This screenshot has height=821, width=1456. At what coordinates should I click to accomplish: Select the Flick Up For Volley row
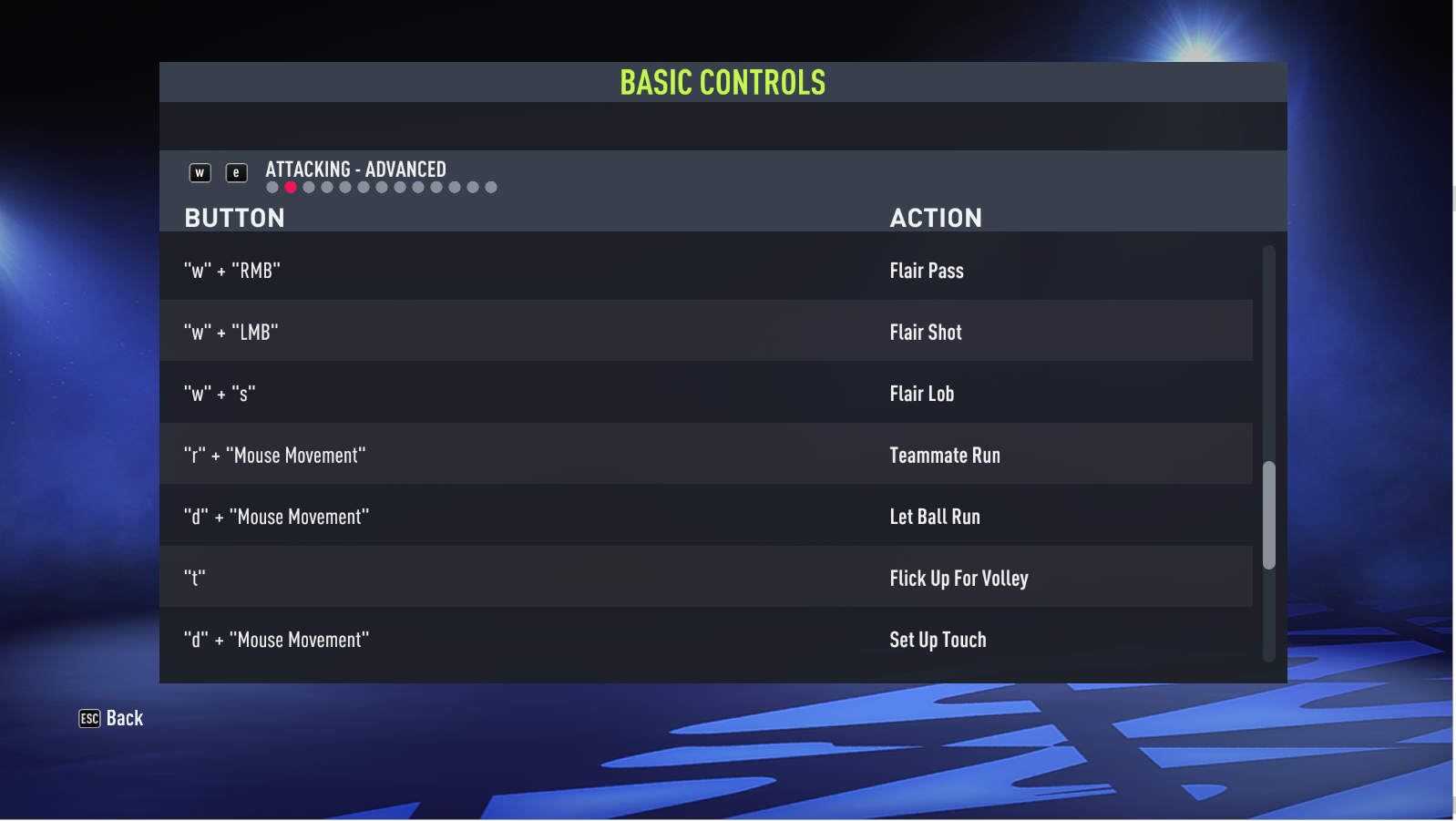coord(711,578)
